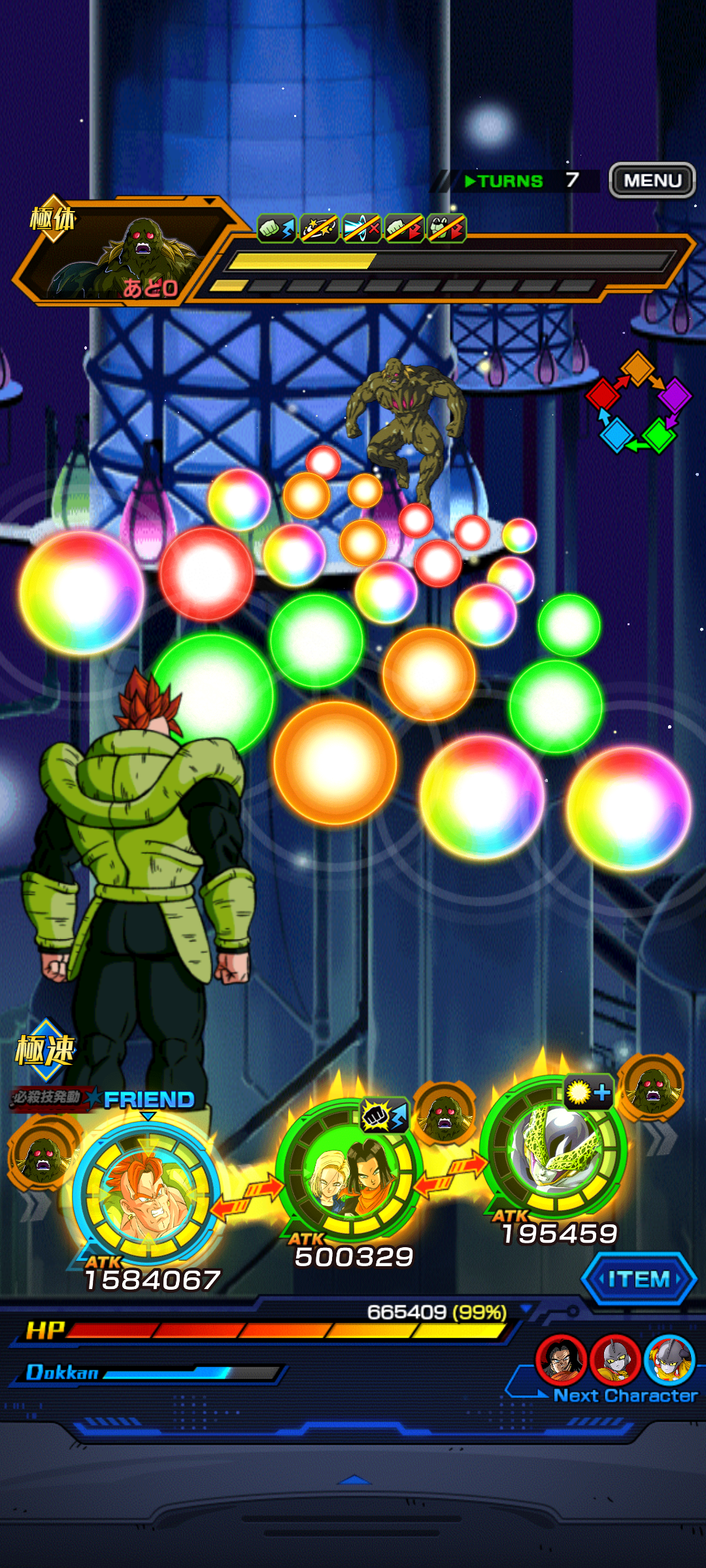Check the first enemy status effect icon
The image size is (706, 1568).
click(x=277, y=229)
